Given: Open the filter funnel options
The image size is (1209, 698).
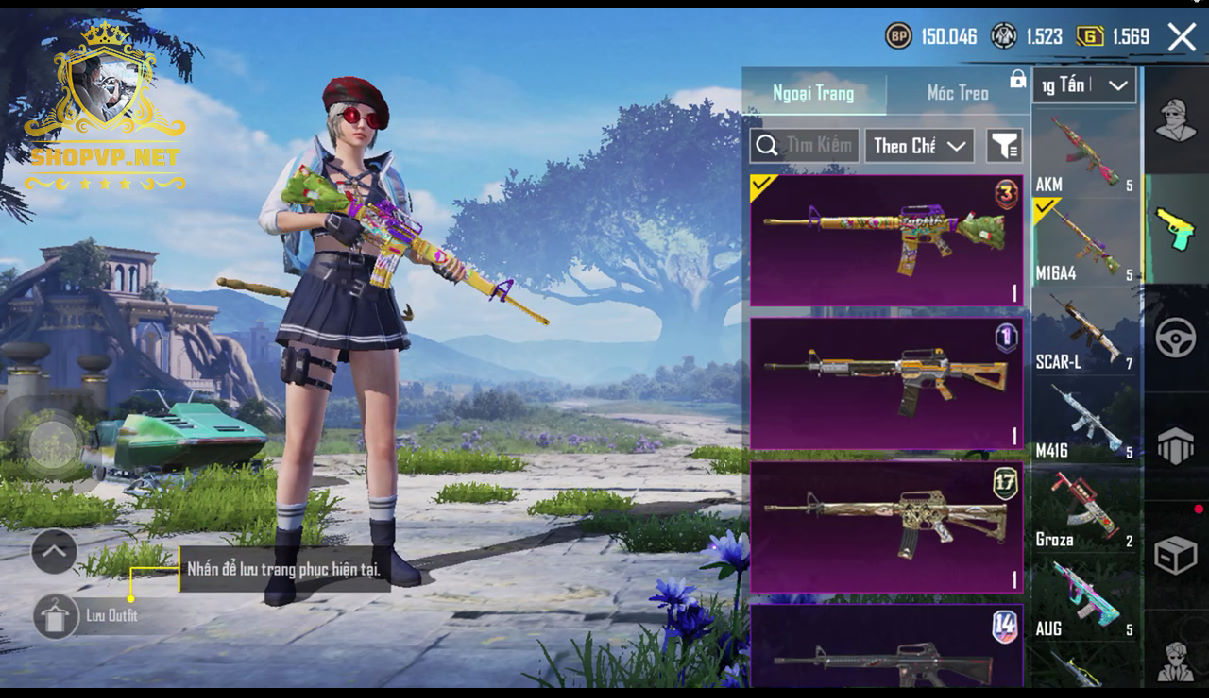Looking at the screenshot, I should pos(1004,146).
